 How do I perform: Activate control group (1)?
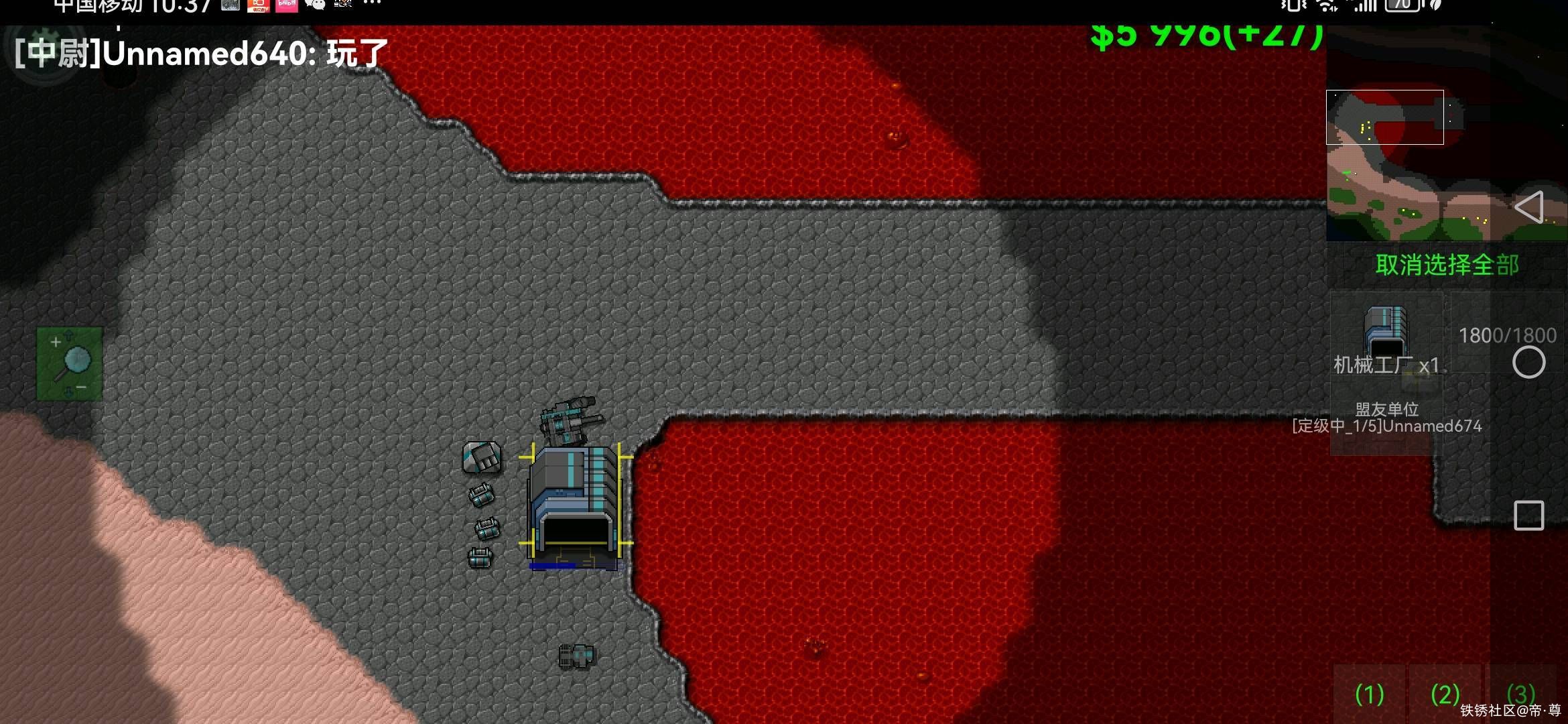point(1369,695)
